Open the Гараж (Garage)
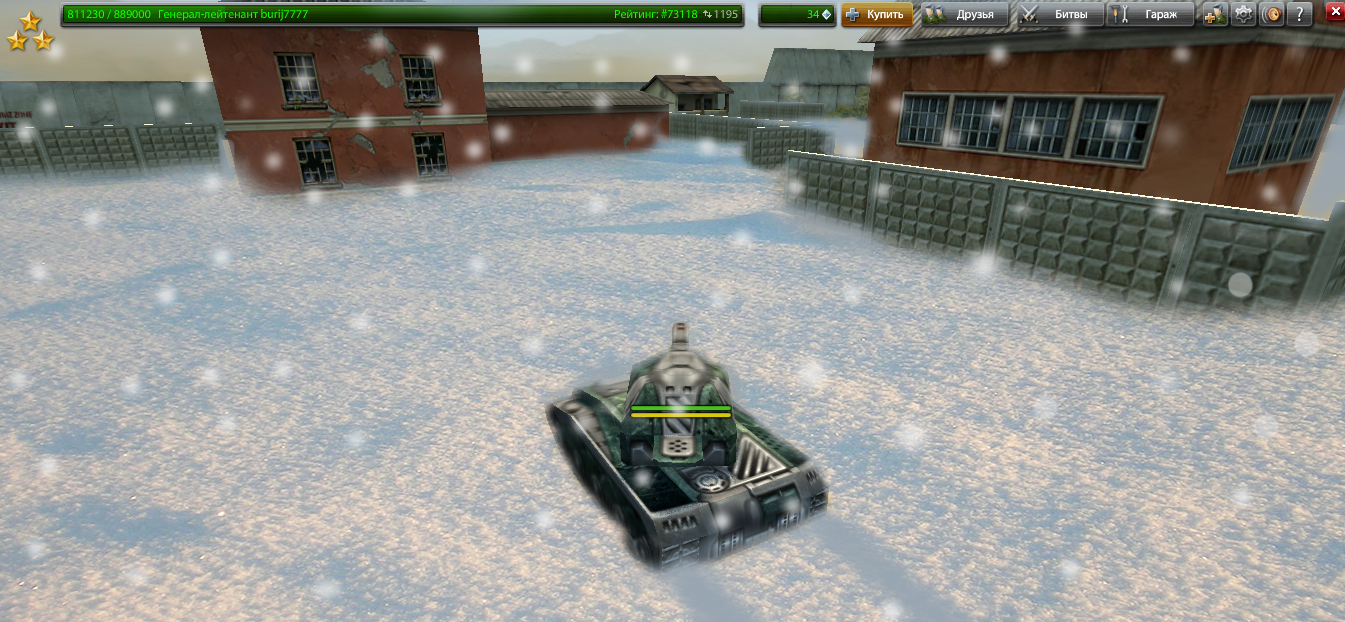 (x=1151, y=14)
